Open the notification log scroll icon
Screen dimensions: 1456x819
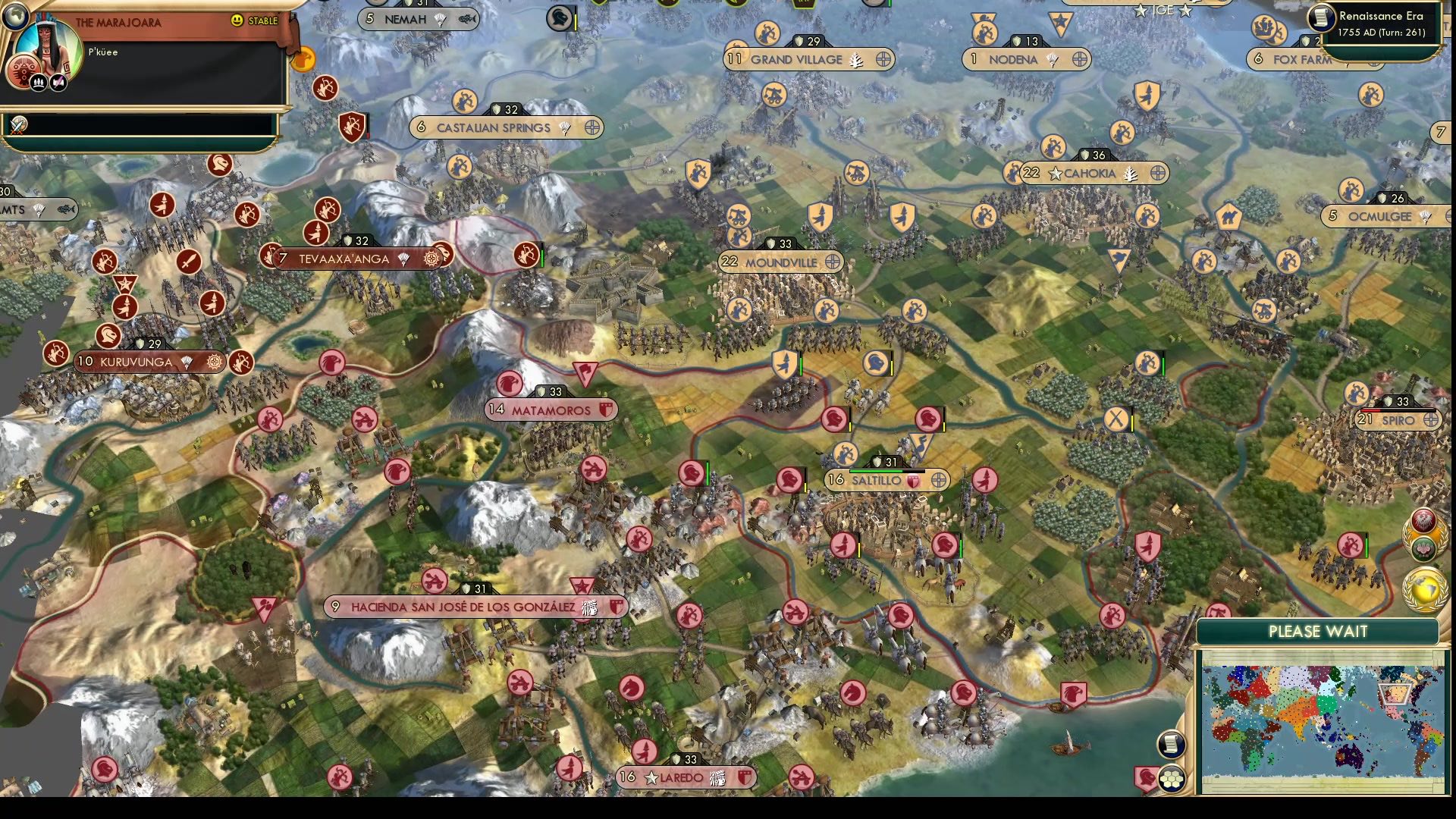click(1171, 745)
